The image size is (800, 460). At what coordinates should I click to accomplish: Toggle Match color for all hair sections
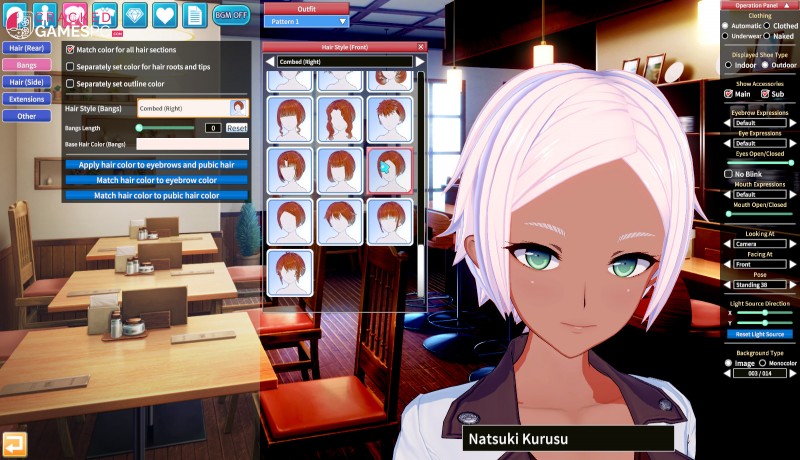tap(70, 49)
